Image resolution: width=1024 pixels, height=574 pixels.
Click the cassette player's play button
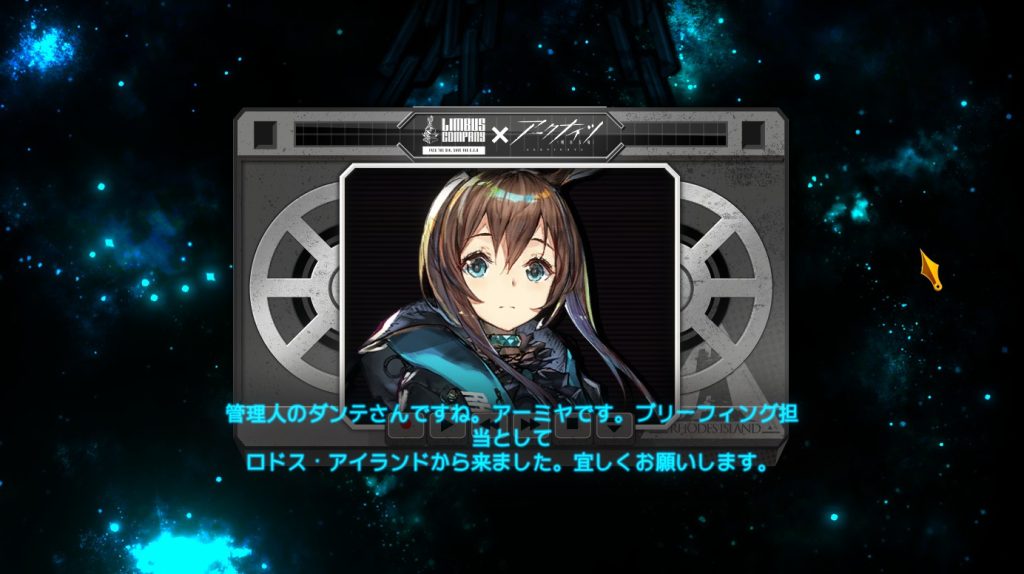[446, 426]
